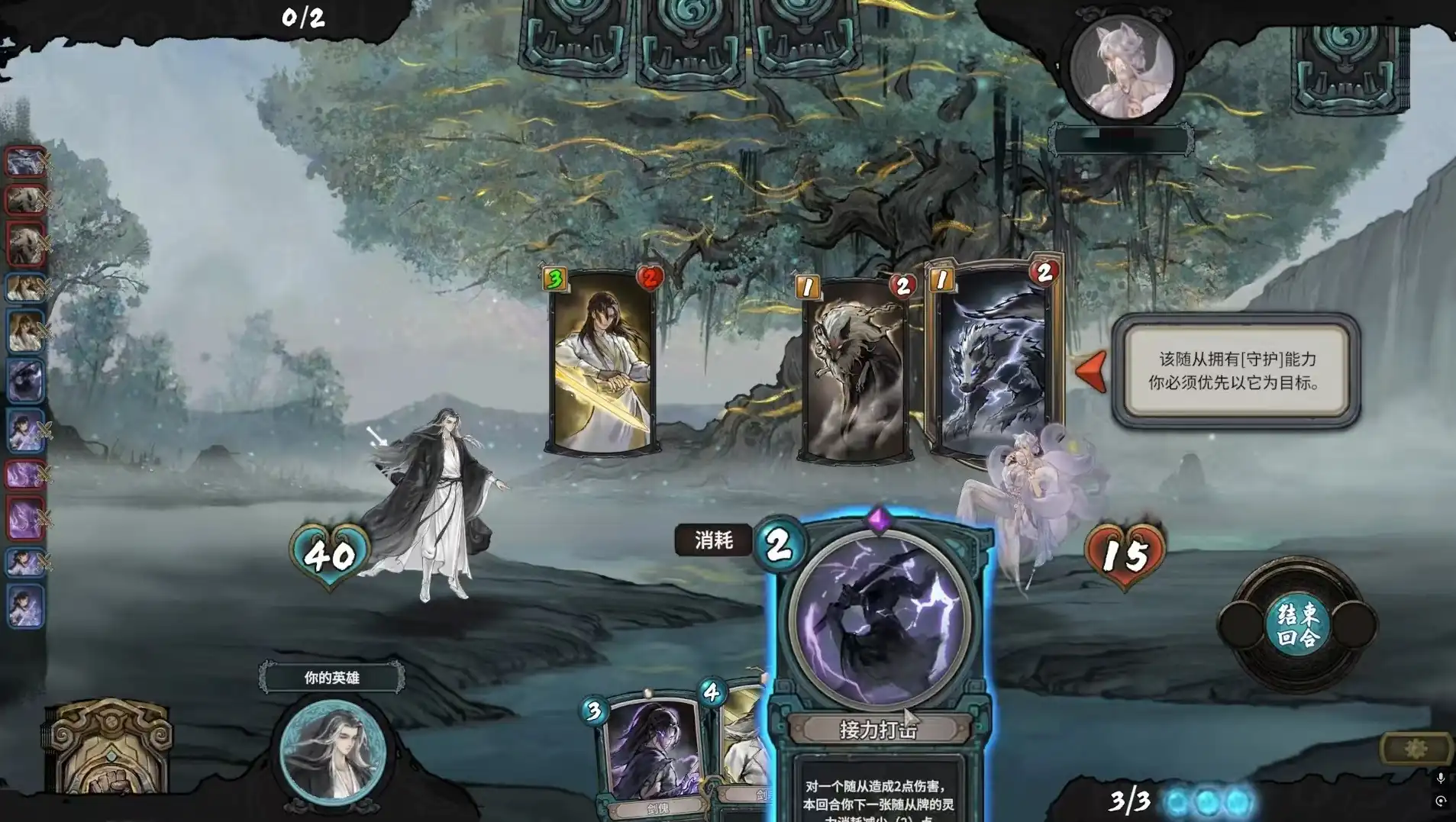Target the grey beast enemy minion
1456x822 pixels.
[x=855, y=370]
